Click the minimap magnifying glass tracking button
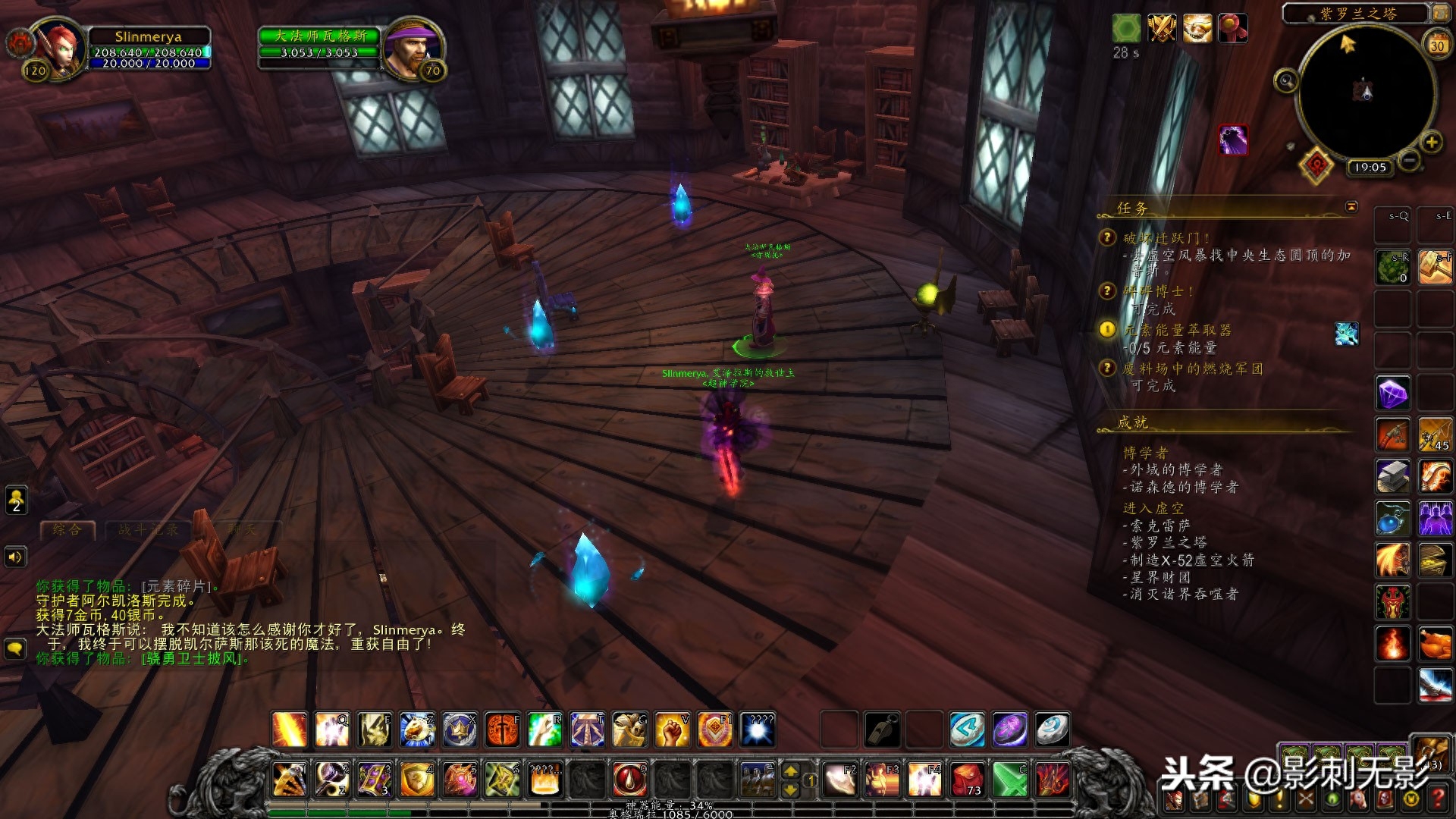This screenshot has height=819, width=1456. coord(1286,80)
